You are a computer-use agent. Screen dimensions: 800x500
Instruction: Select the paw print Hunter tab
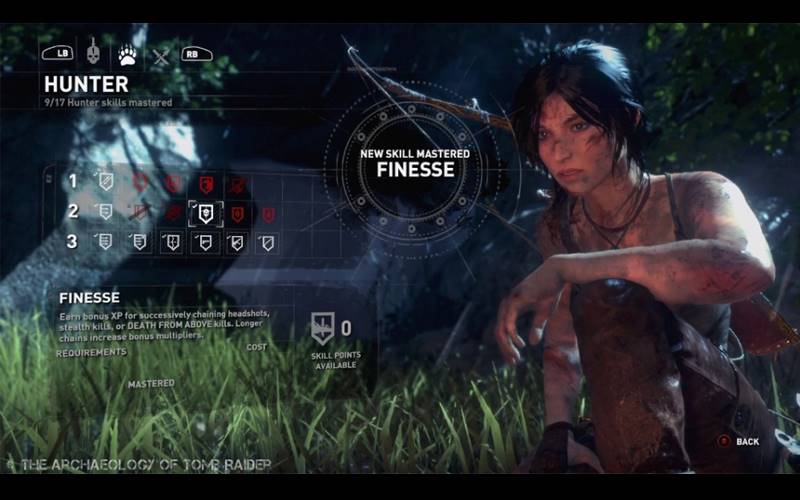tap(127, 52)
